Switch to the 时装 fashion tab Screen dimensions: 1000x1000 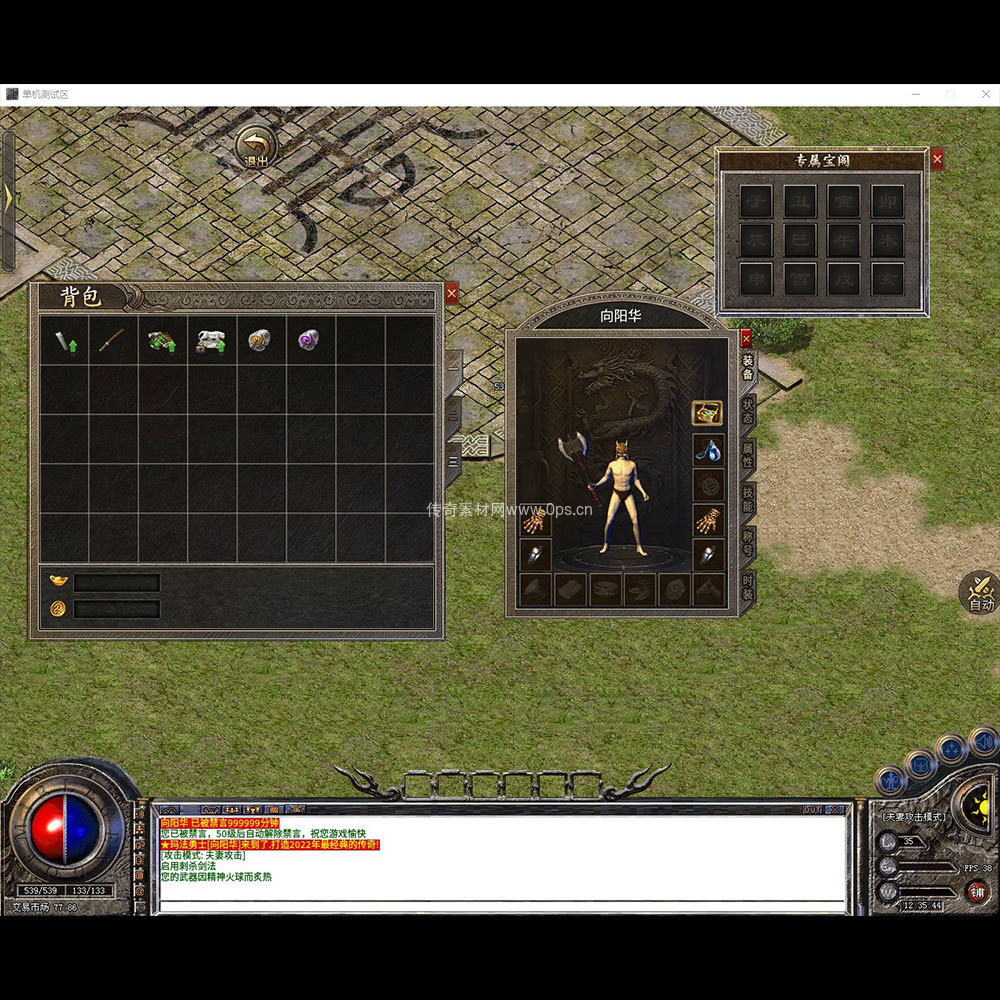coord(748,586)
